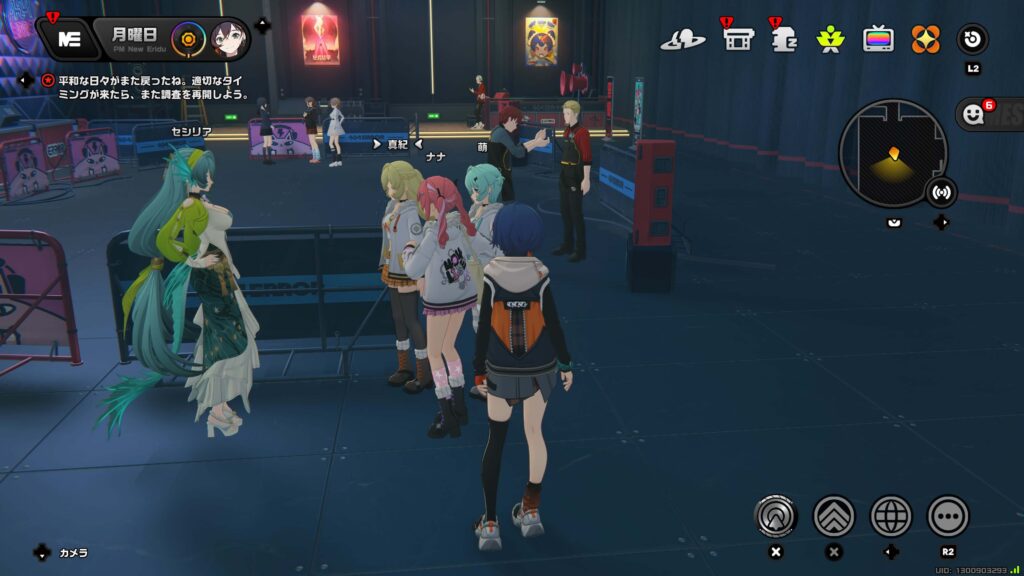Open the globe icon button
Screen dimensions: 1024x576
[x=891, y=516]
